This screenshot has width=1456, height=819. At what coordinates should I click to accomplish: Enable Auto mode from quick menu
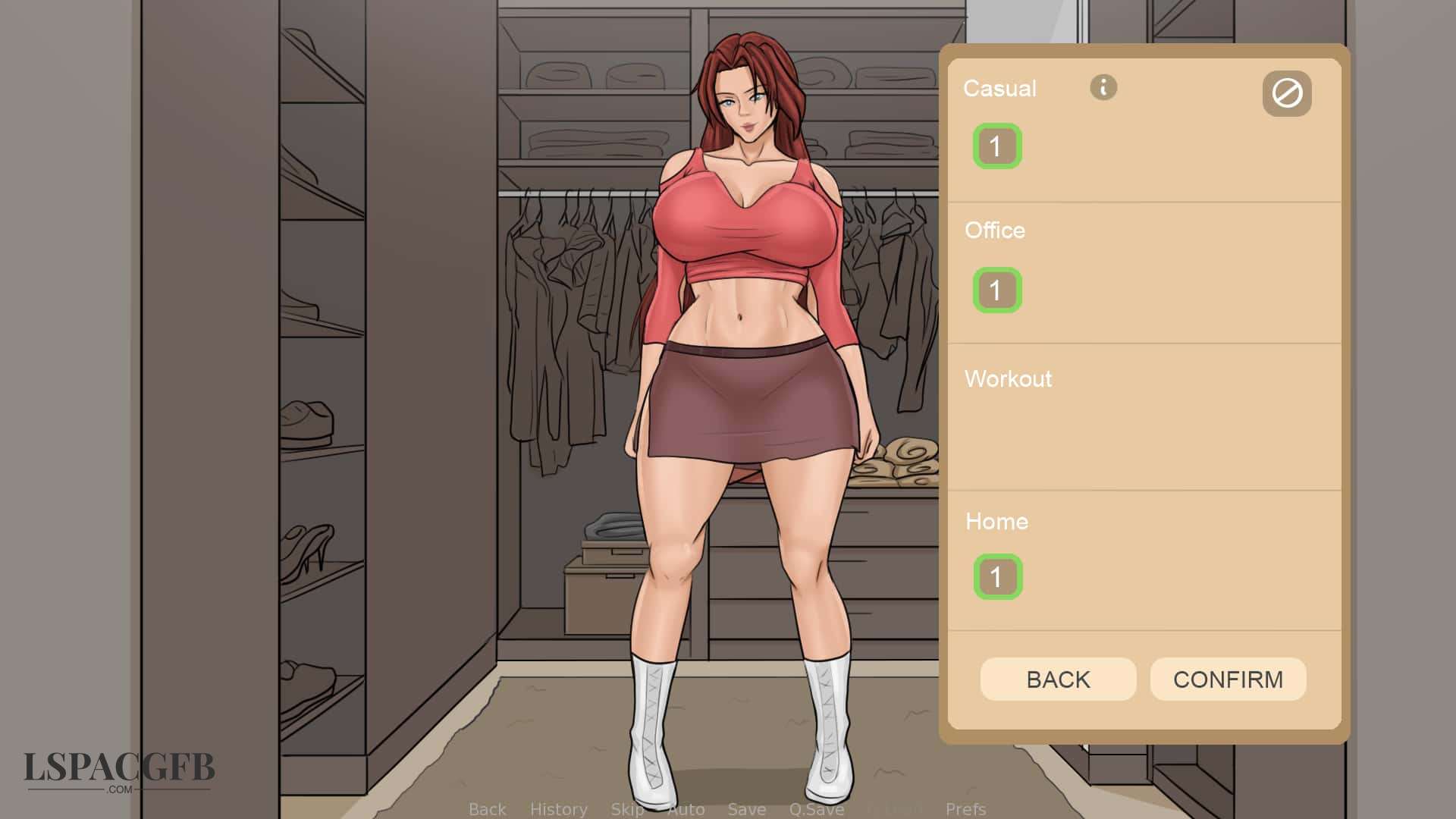click(x=686, y=809)
